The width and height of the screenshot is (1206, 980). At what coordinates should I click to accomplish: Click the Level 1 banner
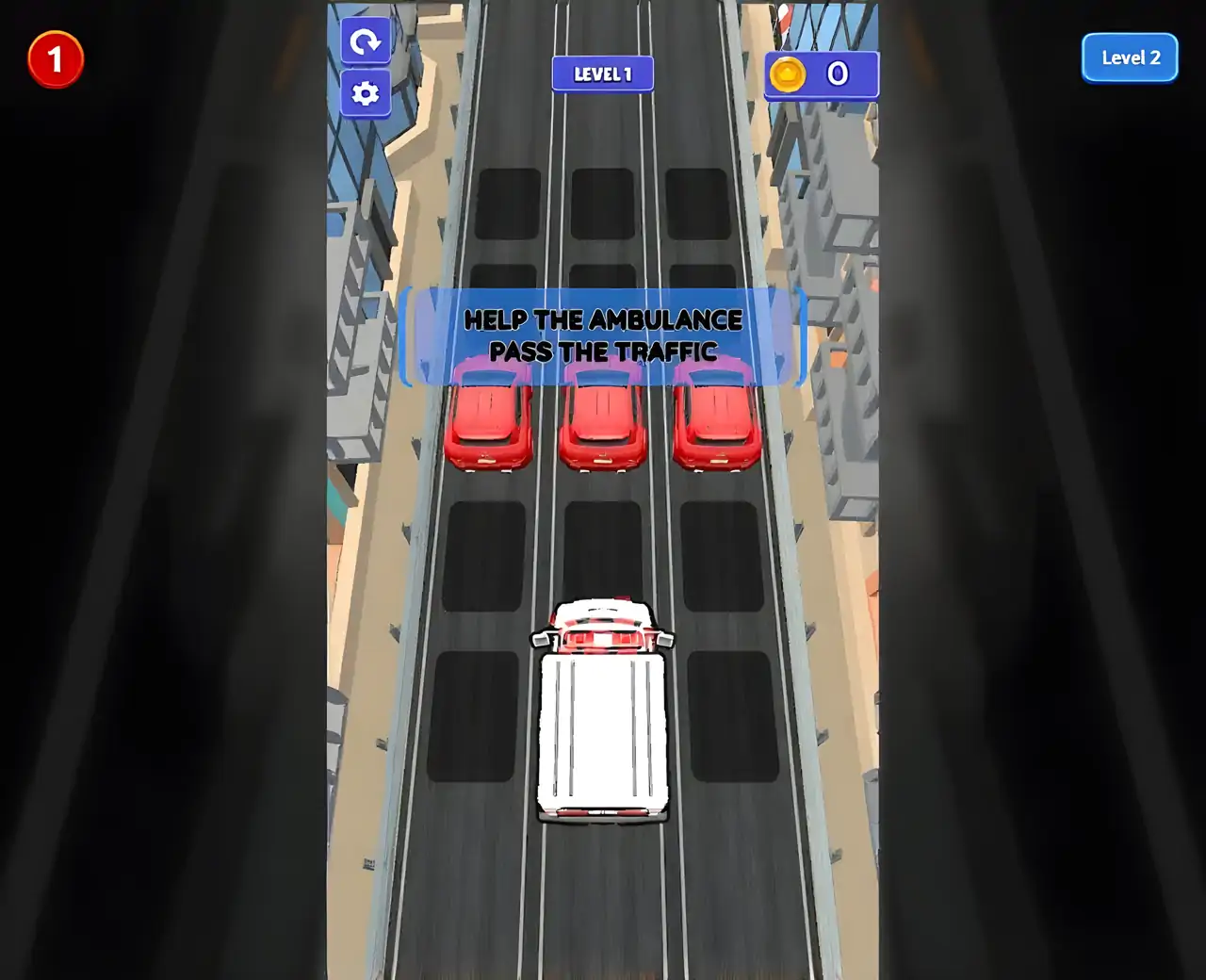tap(602, 73)
